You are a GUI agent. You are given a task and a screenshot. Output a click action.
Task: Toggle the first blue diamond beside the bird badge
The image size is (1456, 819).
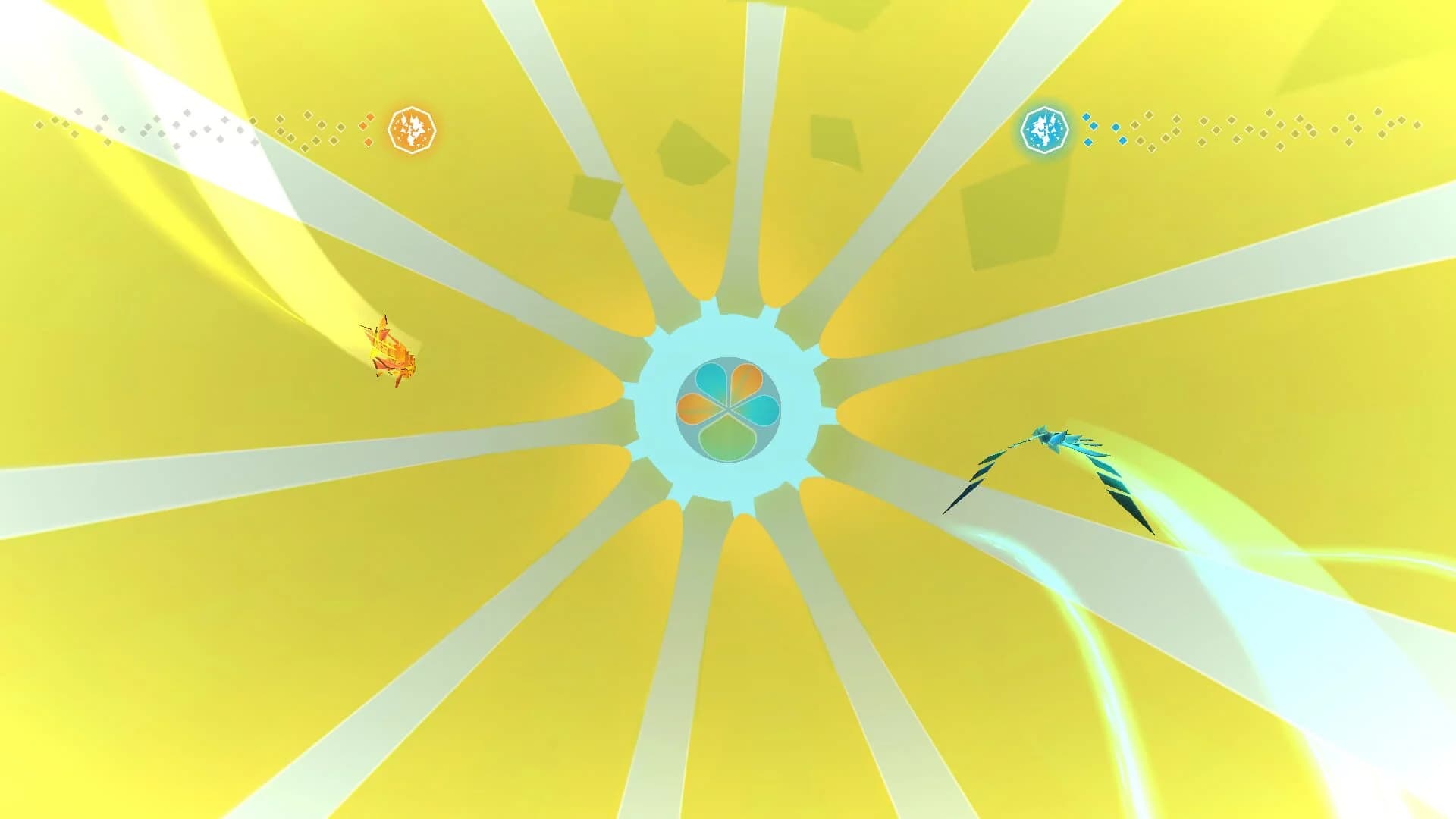click(1087, 117)
